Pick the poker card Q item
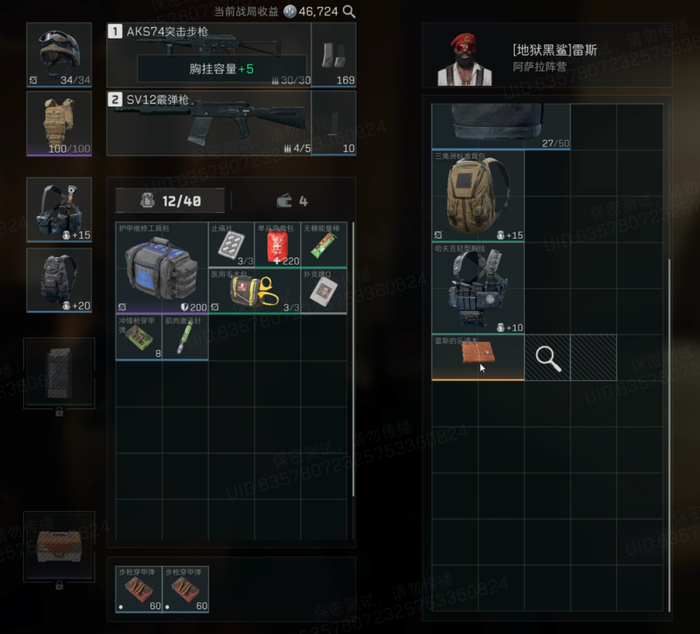 tap(324, 290)
